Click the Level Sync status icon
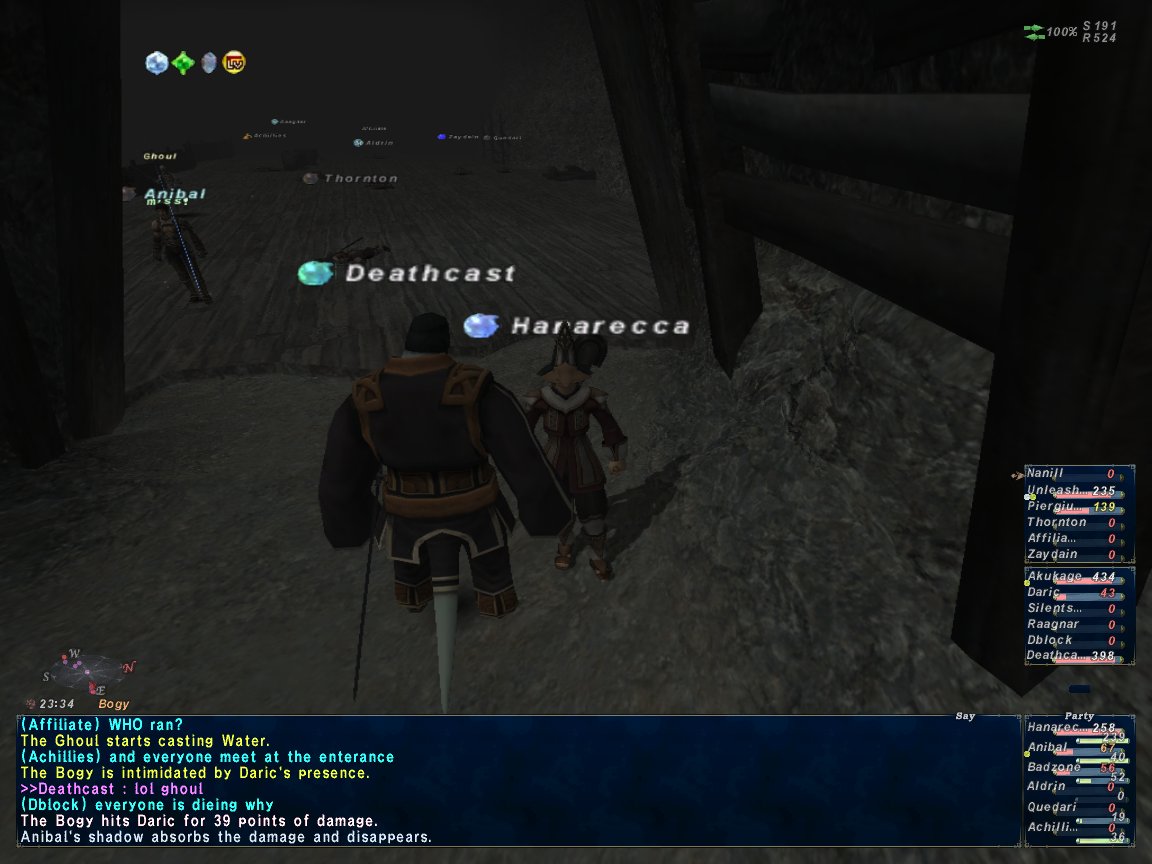Screen dimensions: 1152x864 click(x=234, y=63)
